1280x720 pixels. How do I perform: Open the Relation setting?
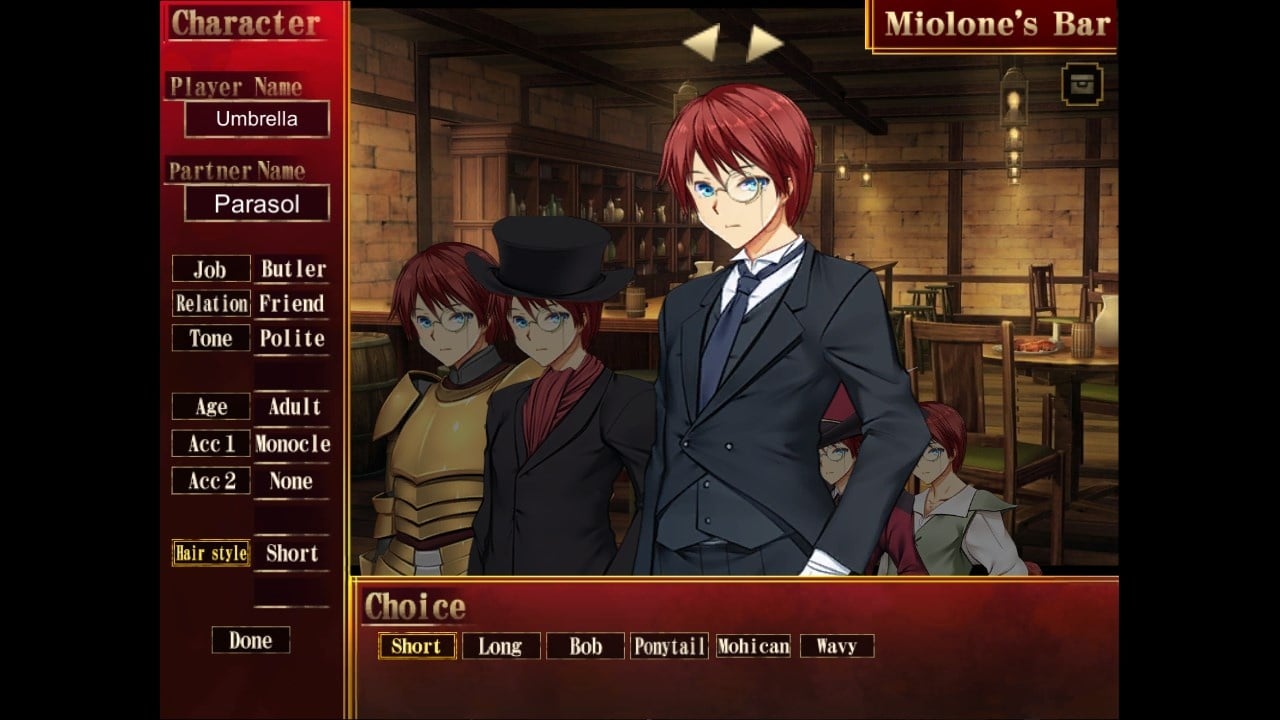click(210, 303)
